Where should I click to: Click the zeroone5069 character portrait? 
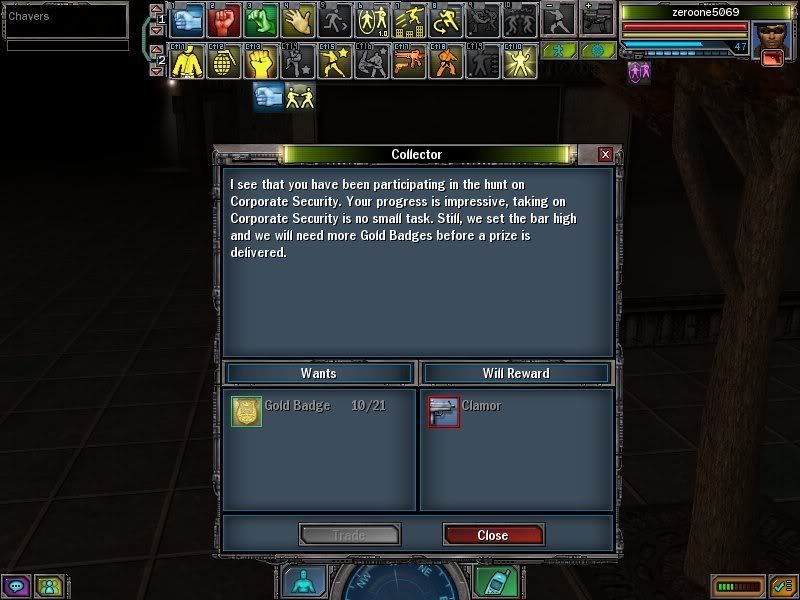coord(770,38)
